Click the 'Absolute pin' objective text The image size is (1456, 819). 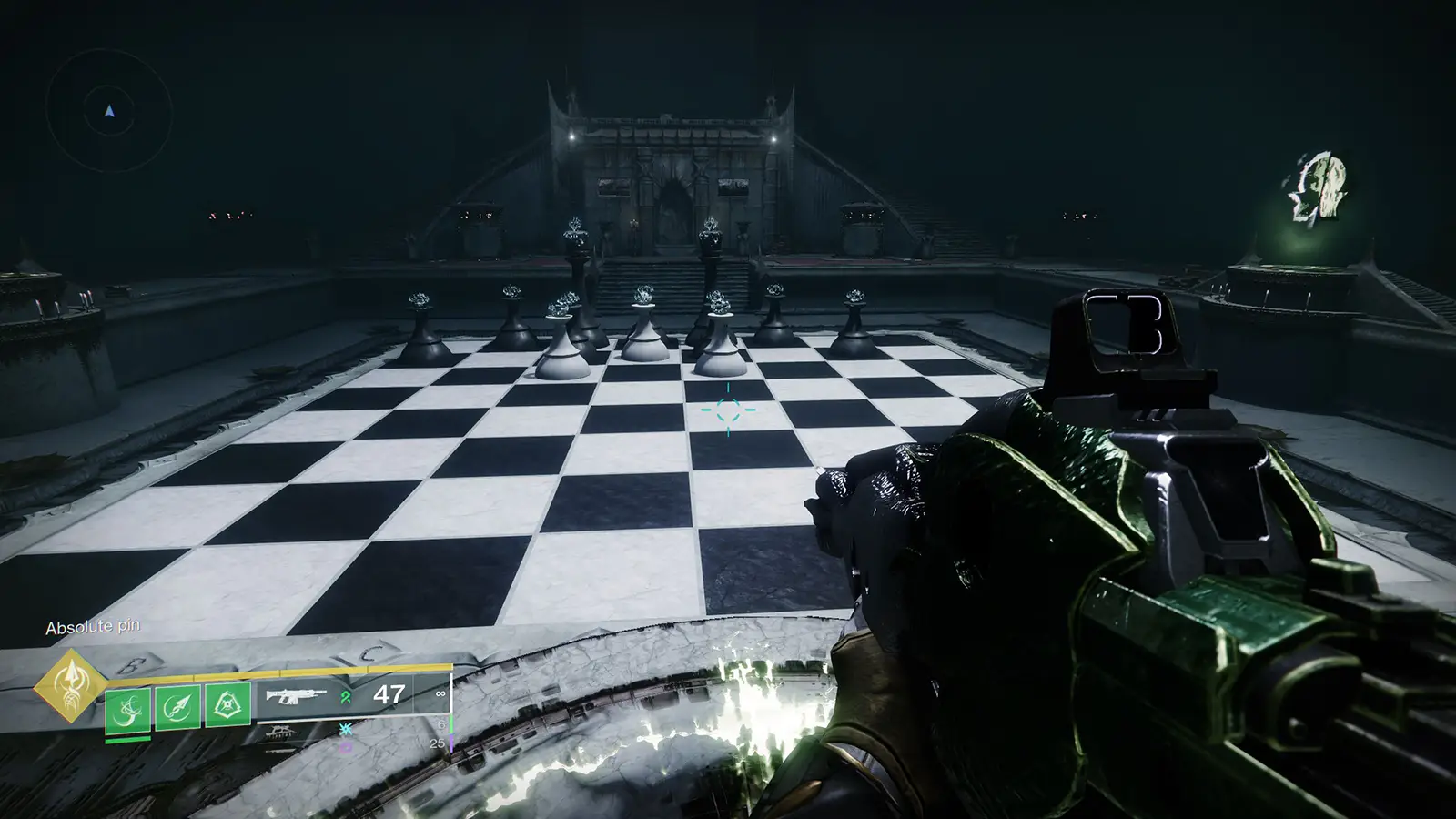coord(94,626)
